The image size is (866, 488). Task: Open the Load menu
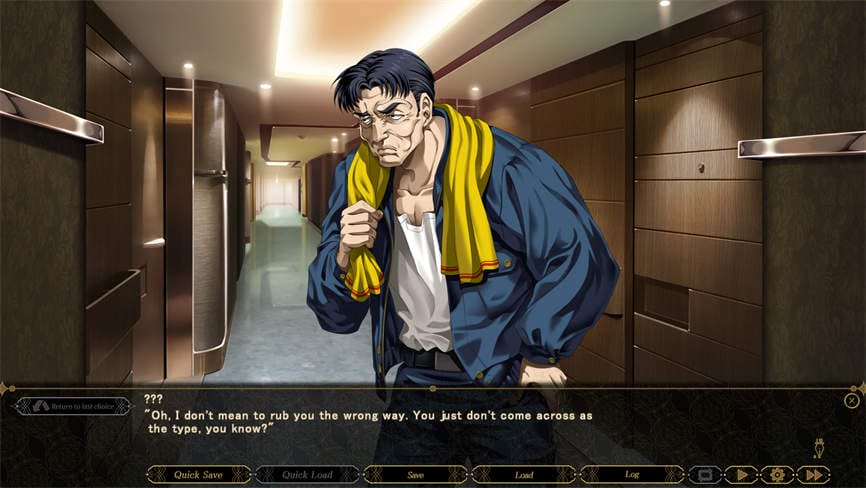(x=523, y=475)
